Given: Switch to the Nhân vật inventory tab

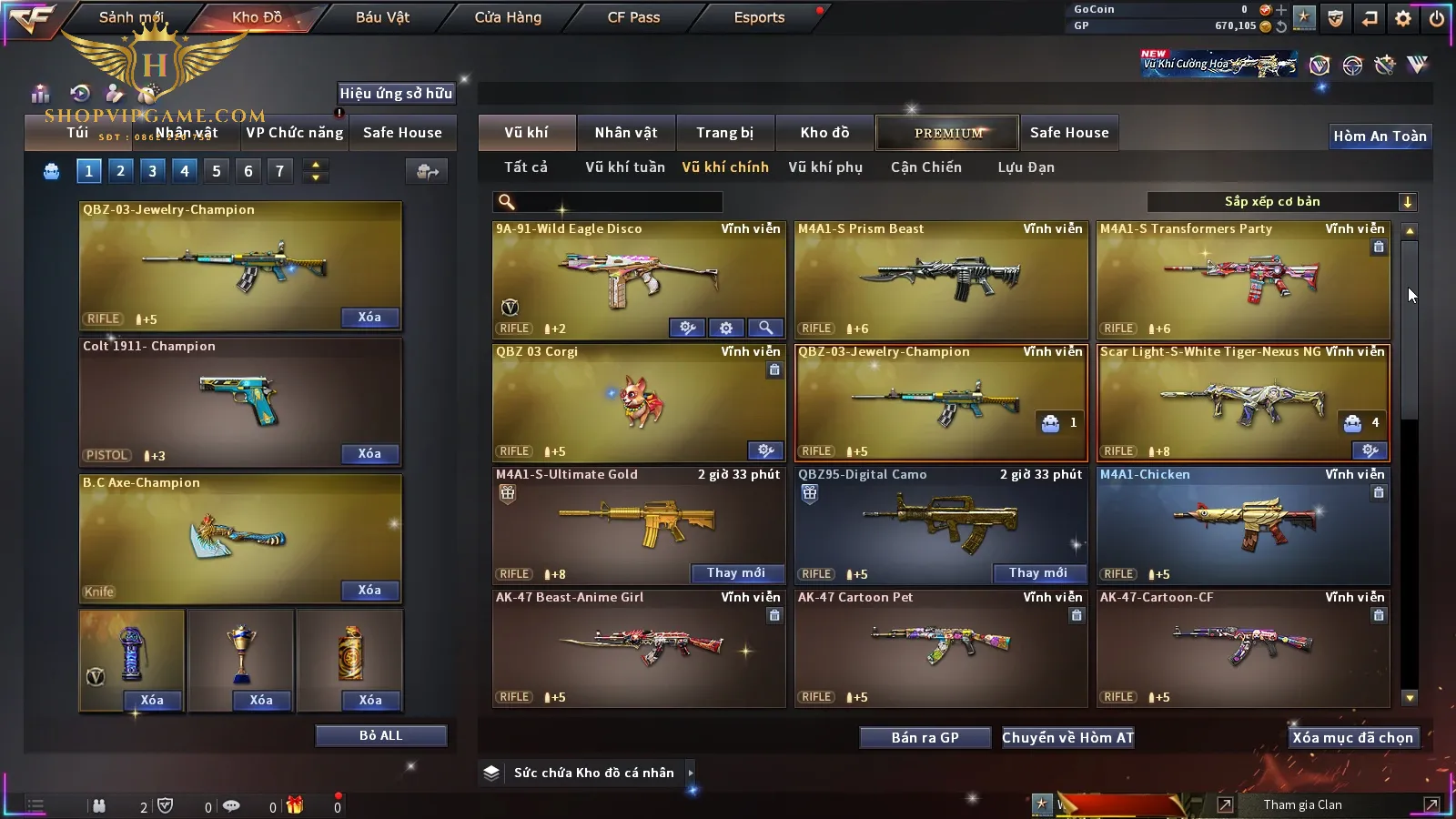Looking at the screenshot, I should click(625, 133).
